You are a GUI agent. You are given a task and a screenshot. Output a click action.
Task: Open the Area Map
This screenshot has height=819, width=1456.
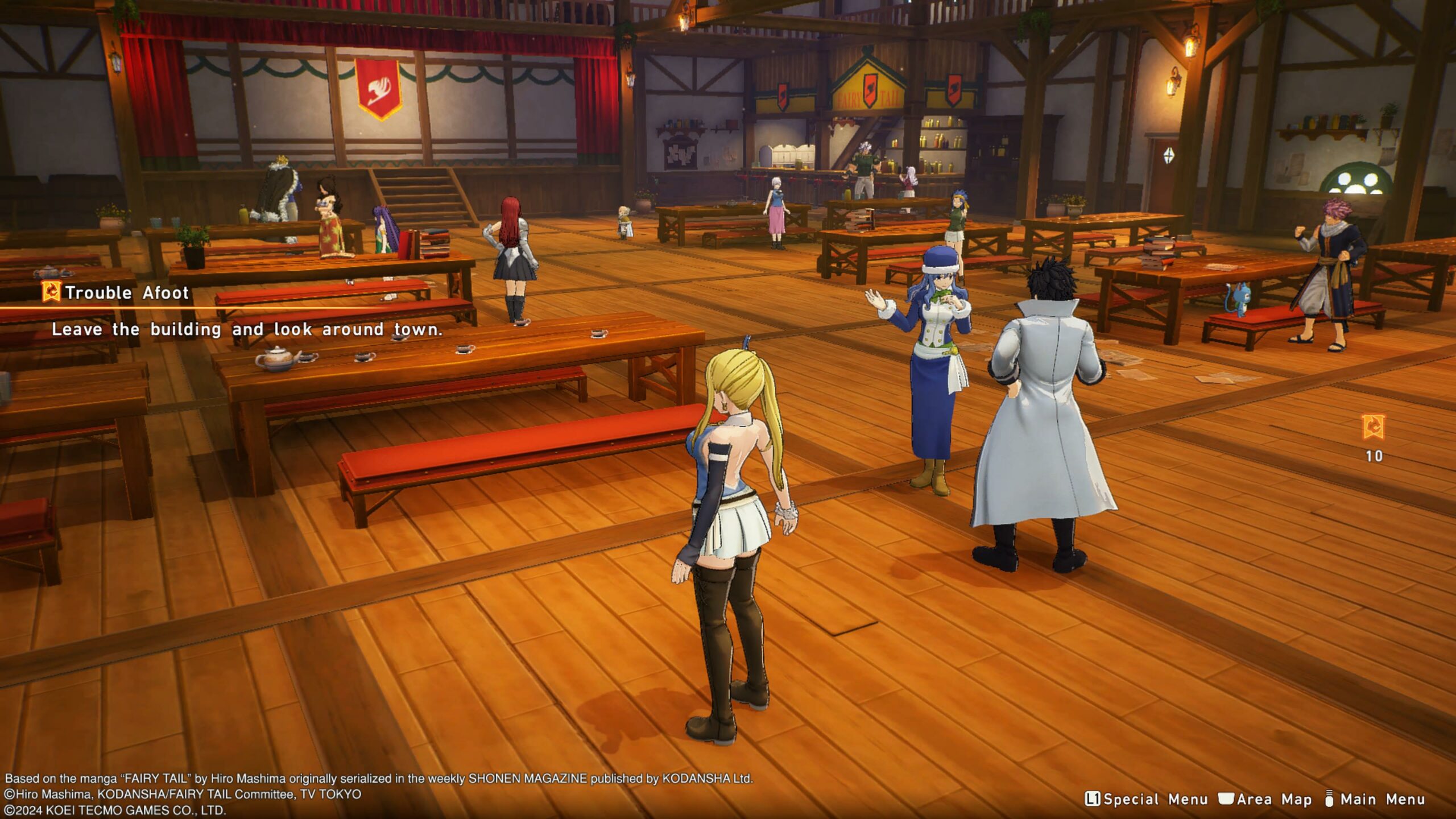pyautogui.click(x=1265, y=799)
